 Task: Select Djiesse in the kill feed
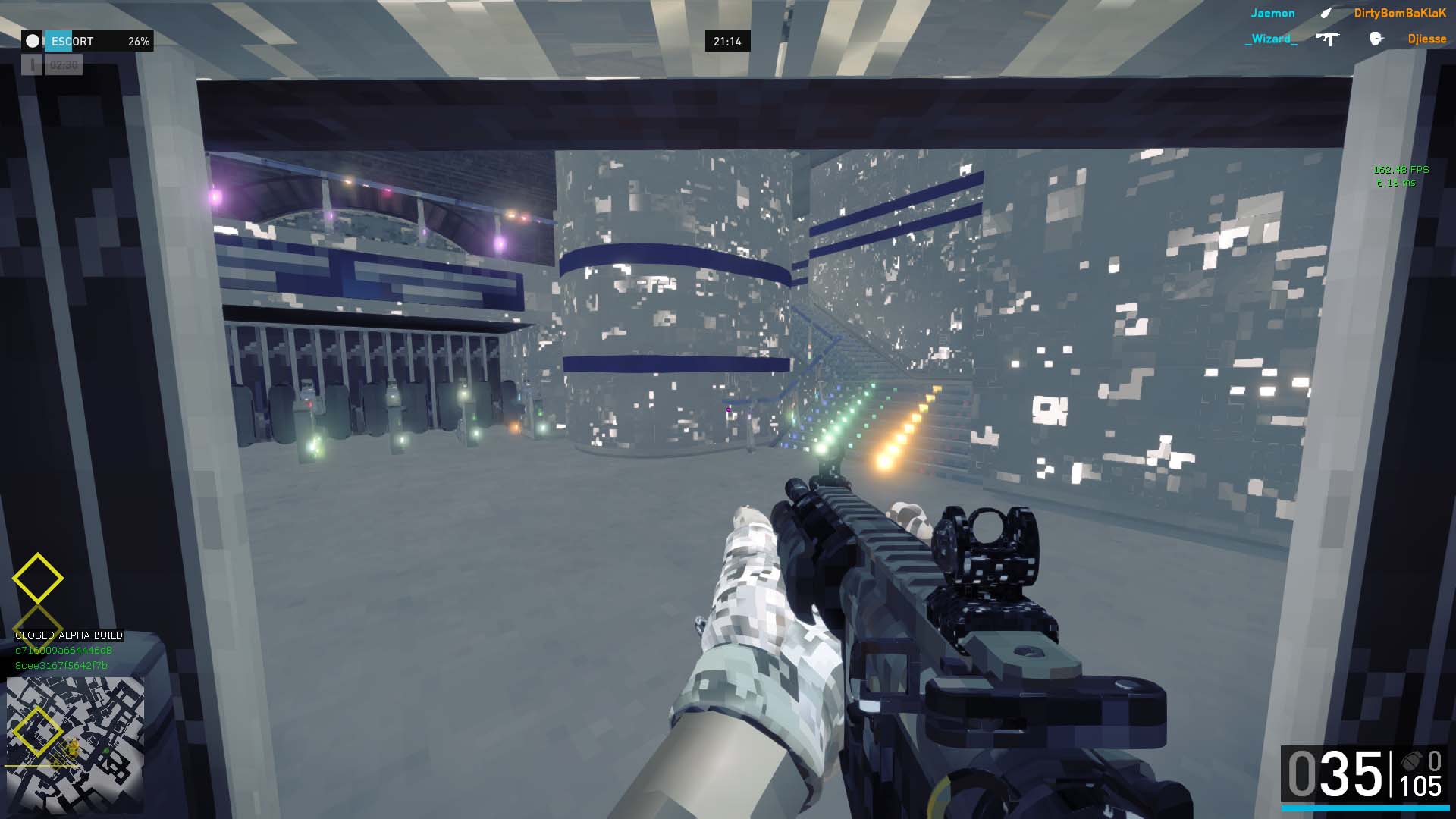(x=1426, y=39)
